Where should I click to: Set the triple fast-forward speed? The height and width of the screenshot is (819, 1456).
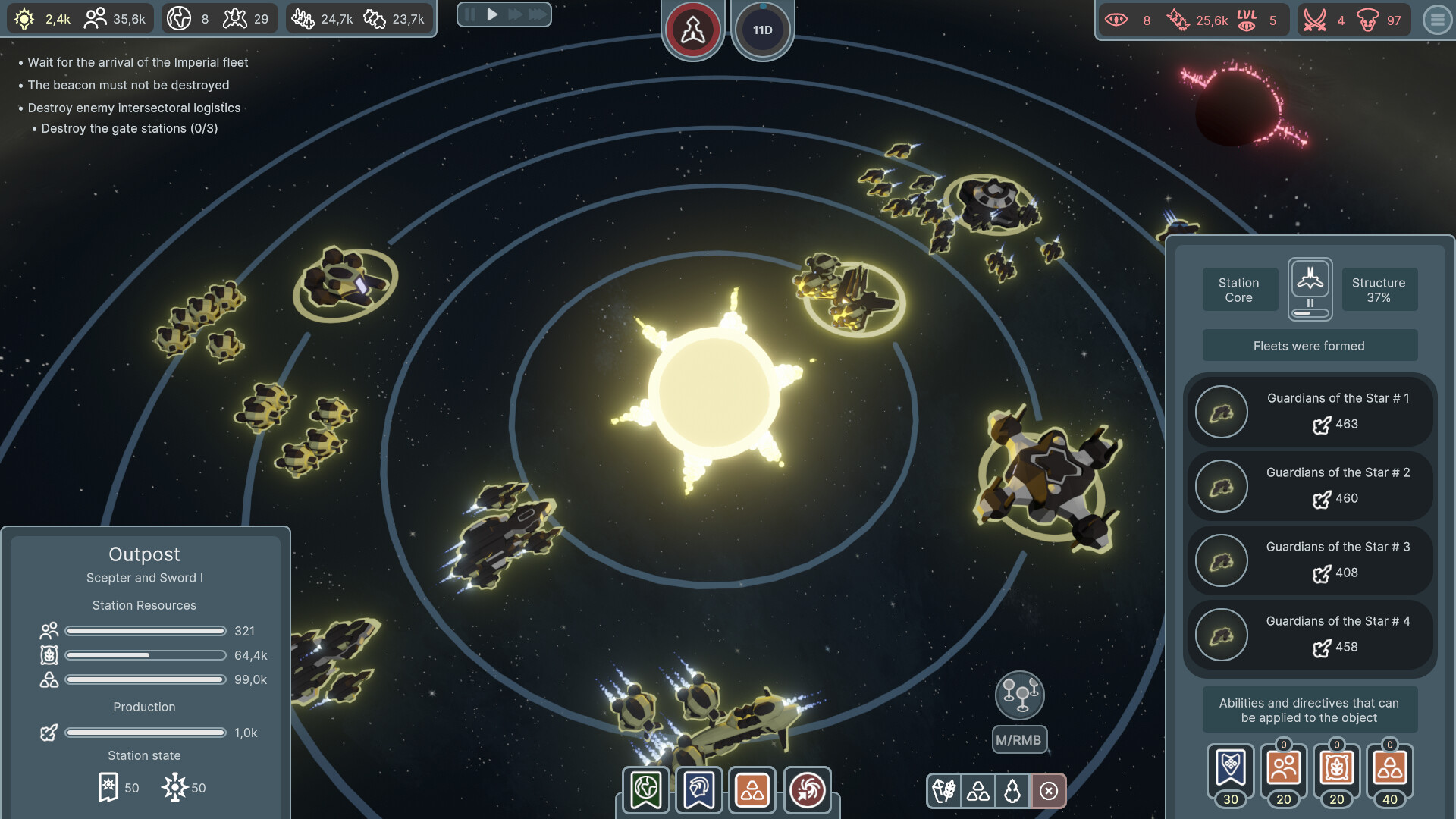(x=537, y=14)
